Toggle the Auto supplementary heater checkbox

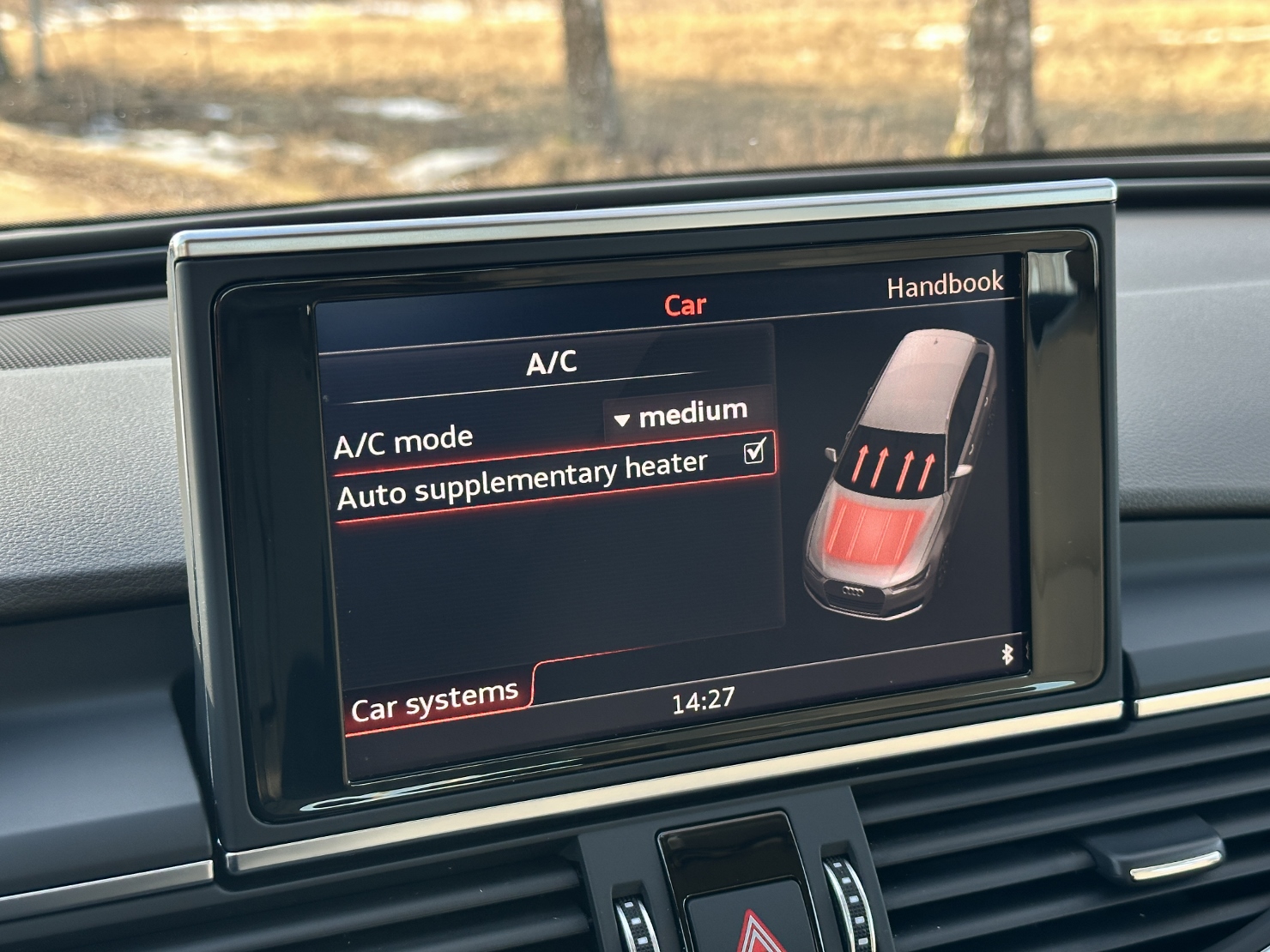tap(754, 450)
